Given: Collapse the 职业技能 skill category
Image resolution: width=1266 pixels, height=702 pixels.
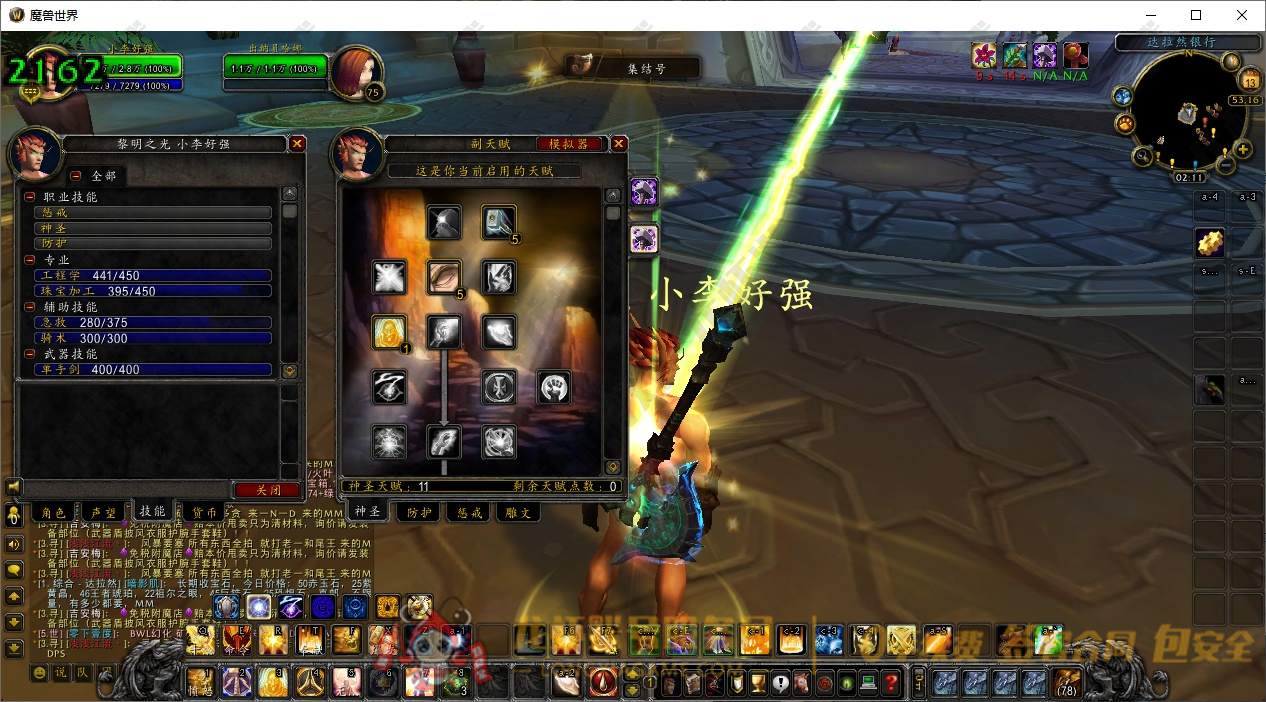Looking at the screenshot, I should (x=30, y=198).
